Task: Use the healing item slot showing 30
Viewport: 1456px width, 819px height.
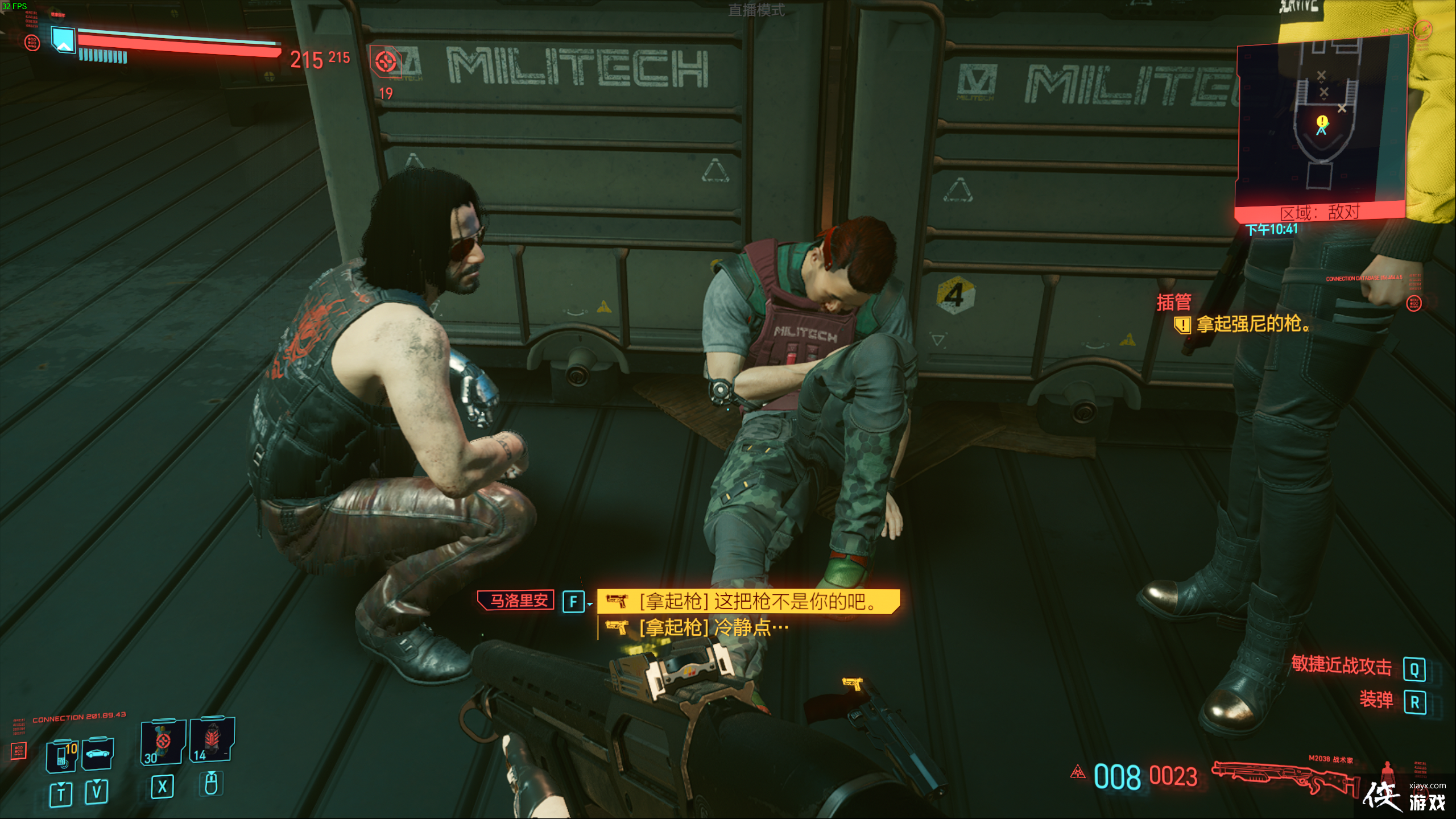Action: click(163, 742)
